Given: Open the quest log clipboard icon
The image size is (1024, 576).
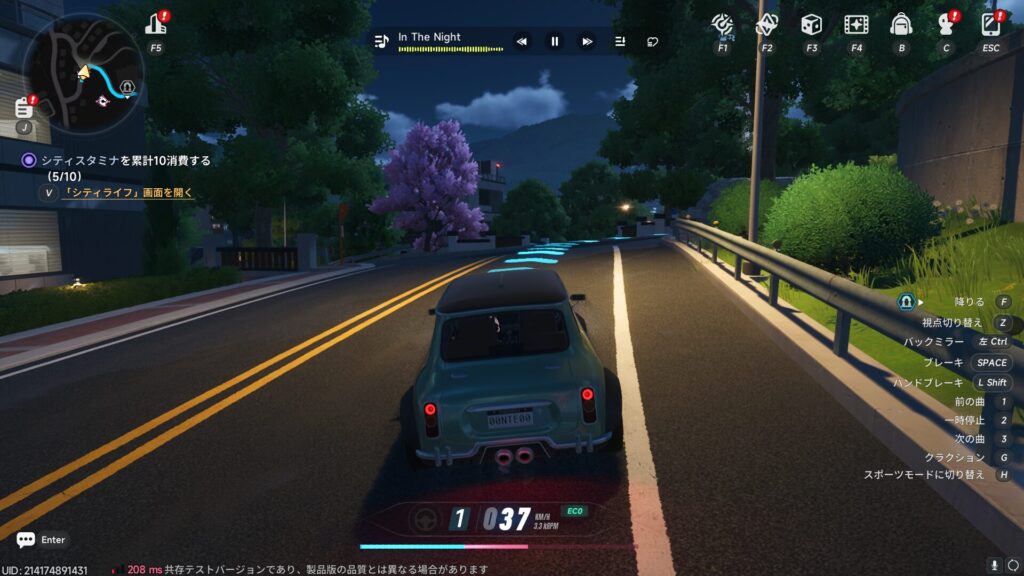Looking at the screenshot, I should pos(25,107).
